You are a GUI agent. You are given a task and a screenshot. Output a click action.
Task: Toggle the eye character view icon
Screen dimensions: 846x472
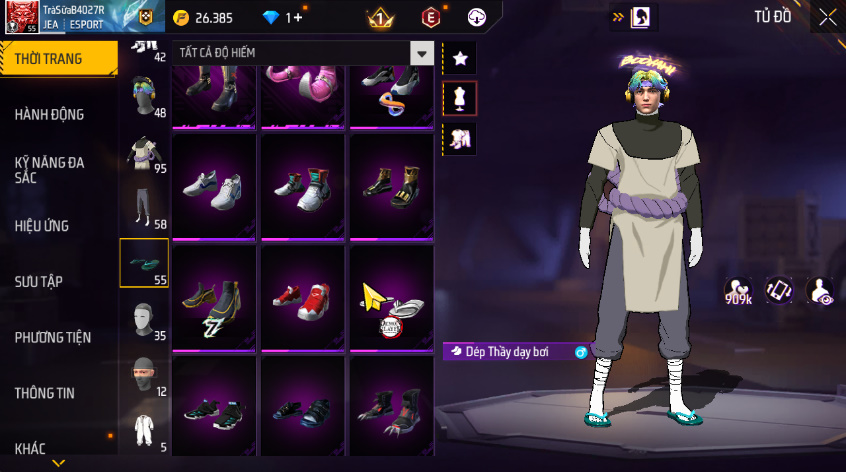click(x=820, y=290)
